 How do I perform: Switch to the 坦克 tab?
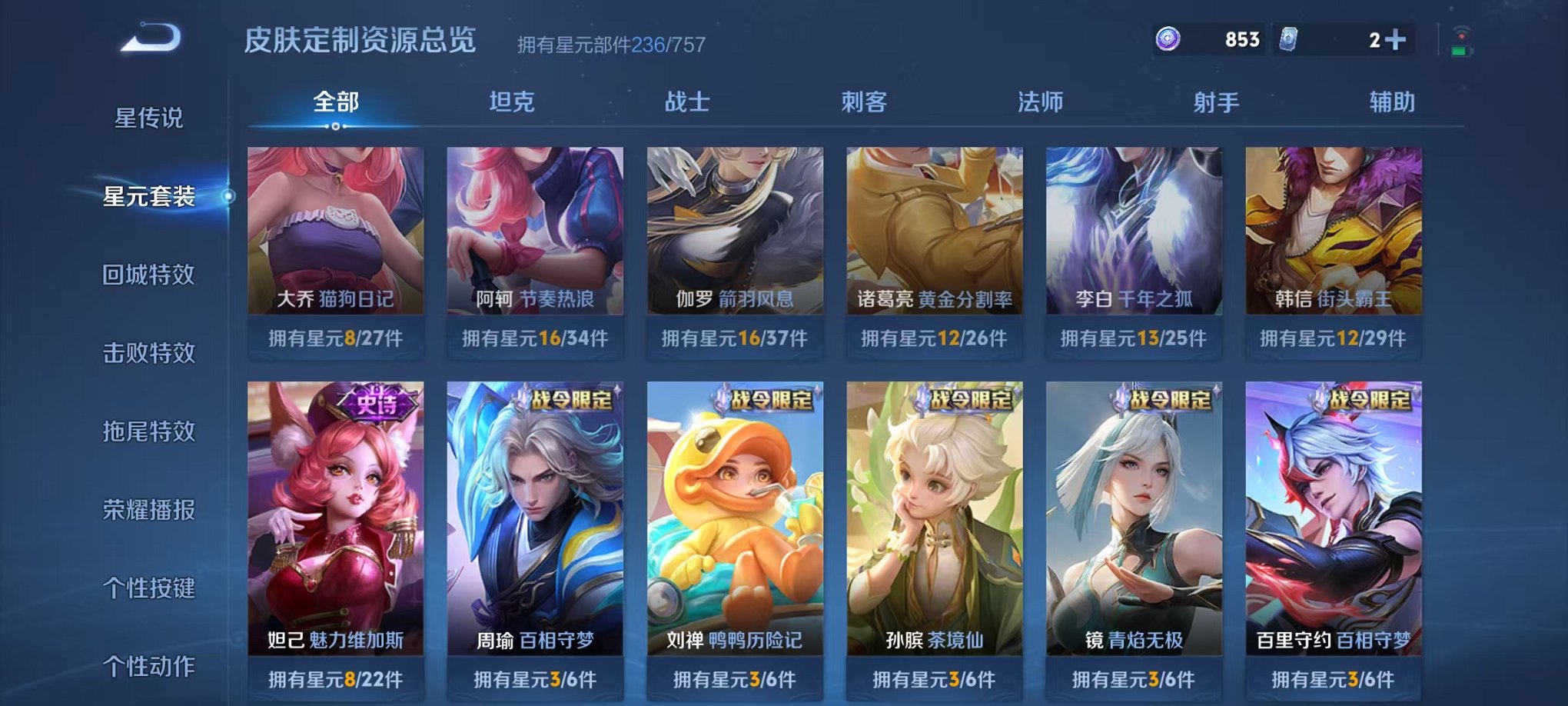510,102
